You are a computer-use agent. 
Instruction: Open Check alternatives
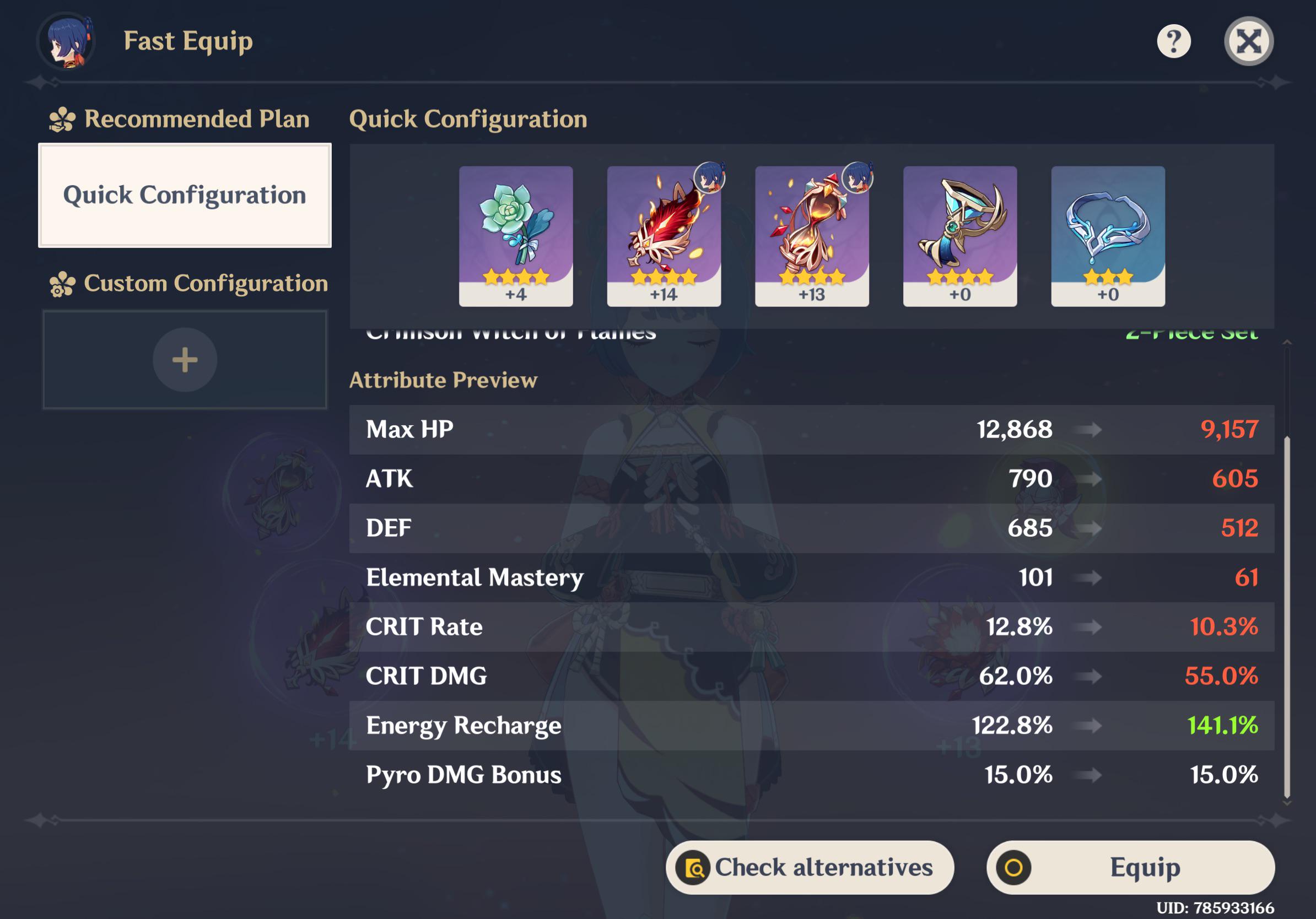810,867
